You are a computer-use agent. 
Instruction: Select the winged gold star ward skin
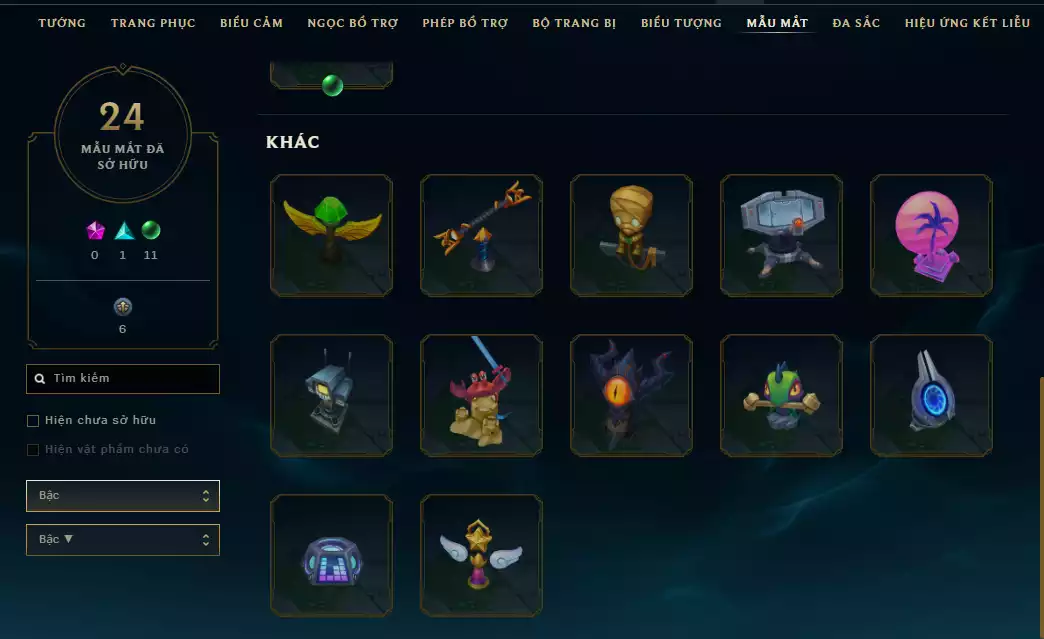pyautogui.click(x=481, y=555)
